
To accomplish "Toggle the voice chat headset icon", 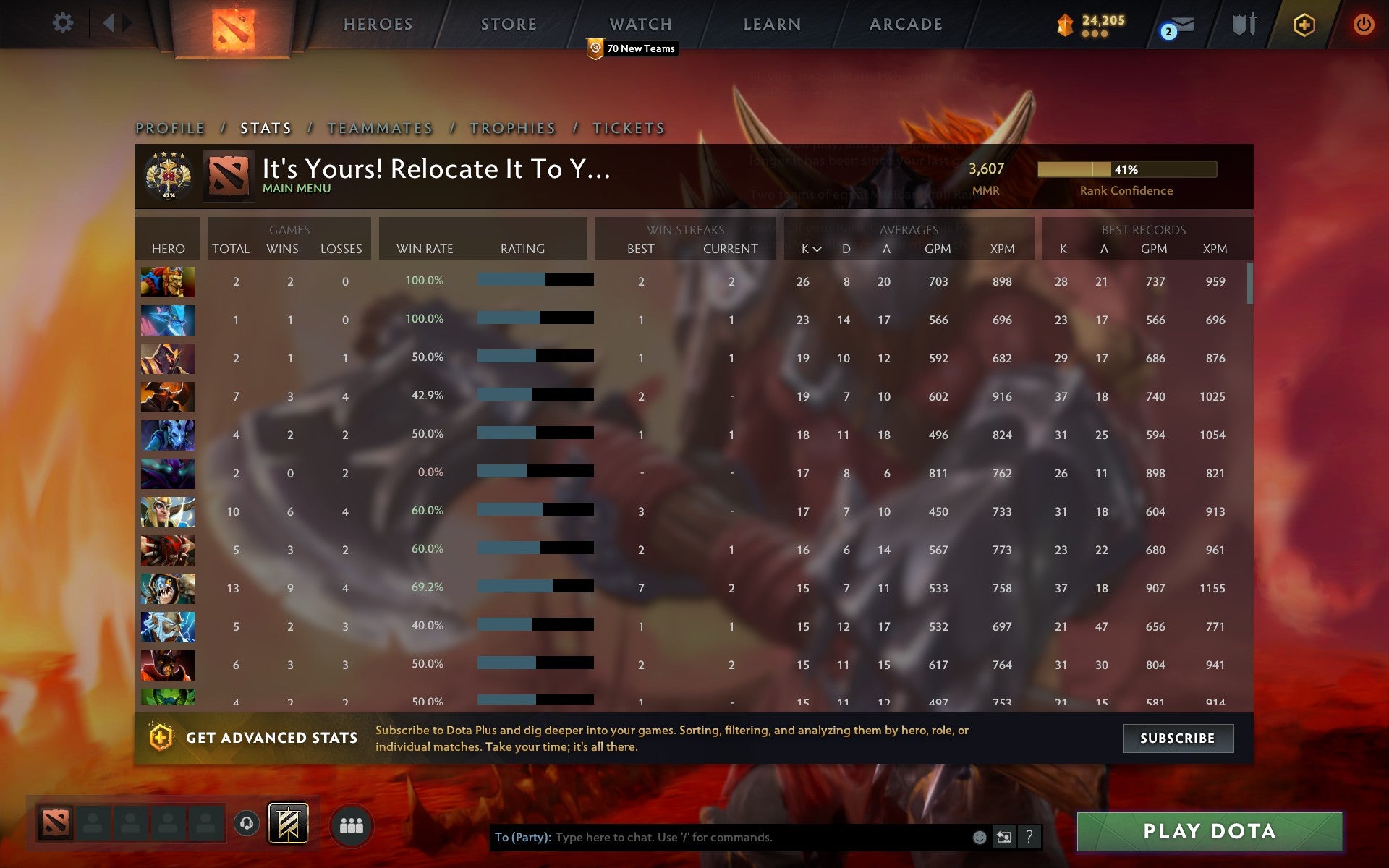I will pyautogui.click(x=246, y=822).
